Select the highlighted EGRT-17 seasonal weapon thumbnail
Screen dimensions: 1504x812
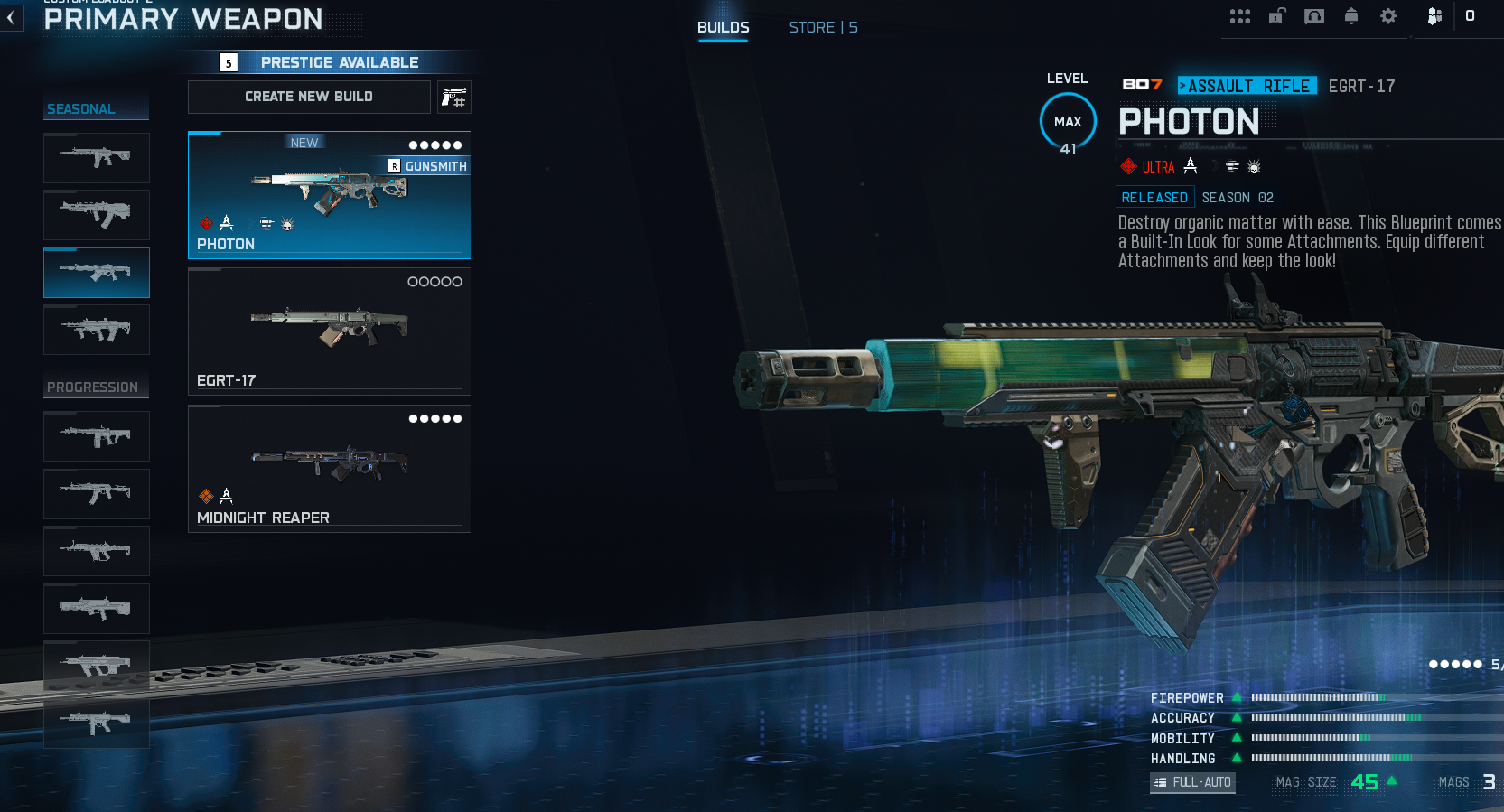[97, 273]
